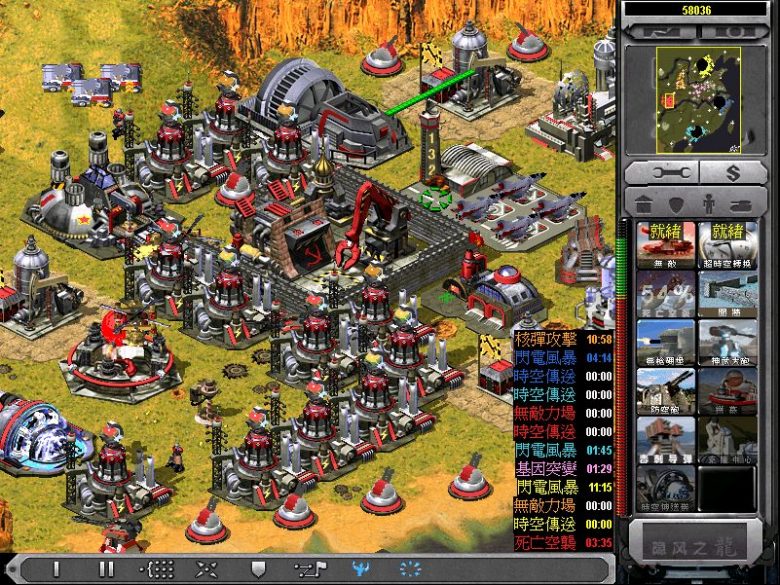
Task: Switch to the structures build tab
Action: click(645, 204)
